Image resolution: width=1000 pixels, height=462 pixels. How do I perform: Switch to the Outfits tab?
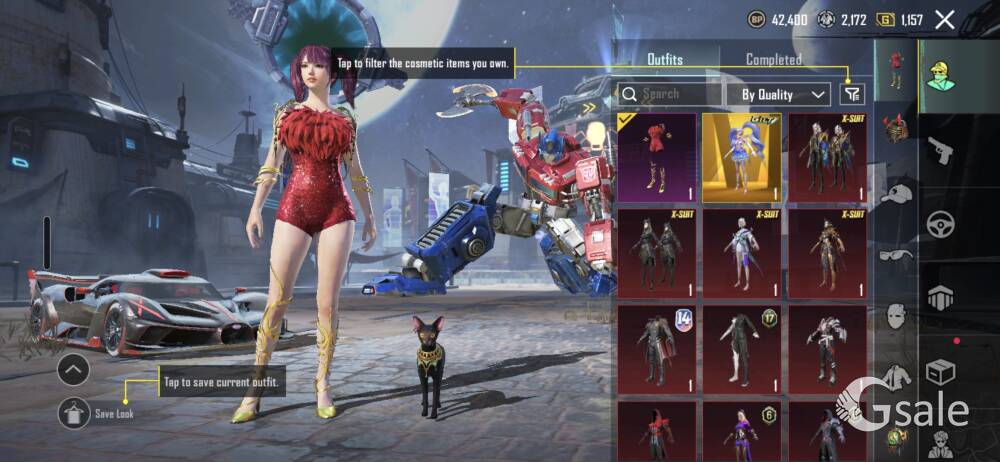pyautogui.click(x=665, y=60)
